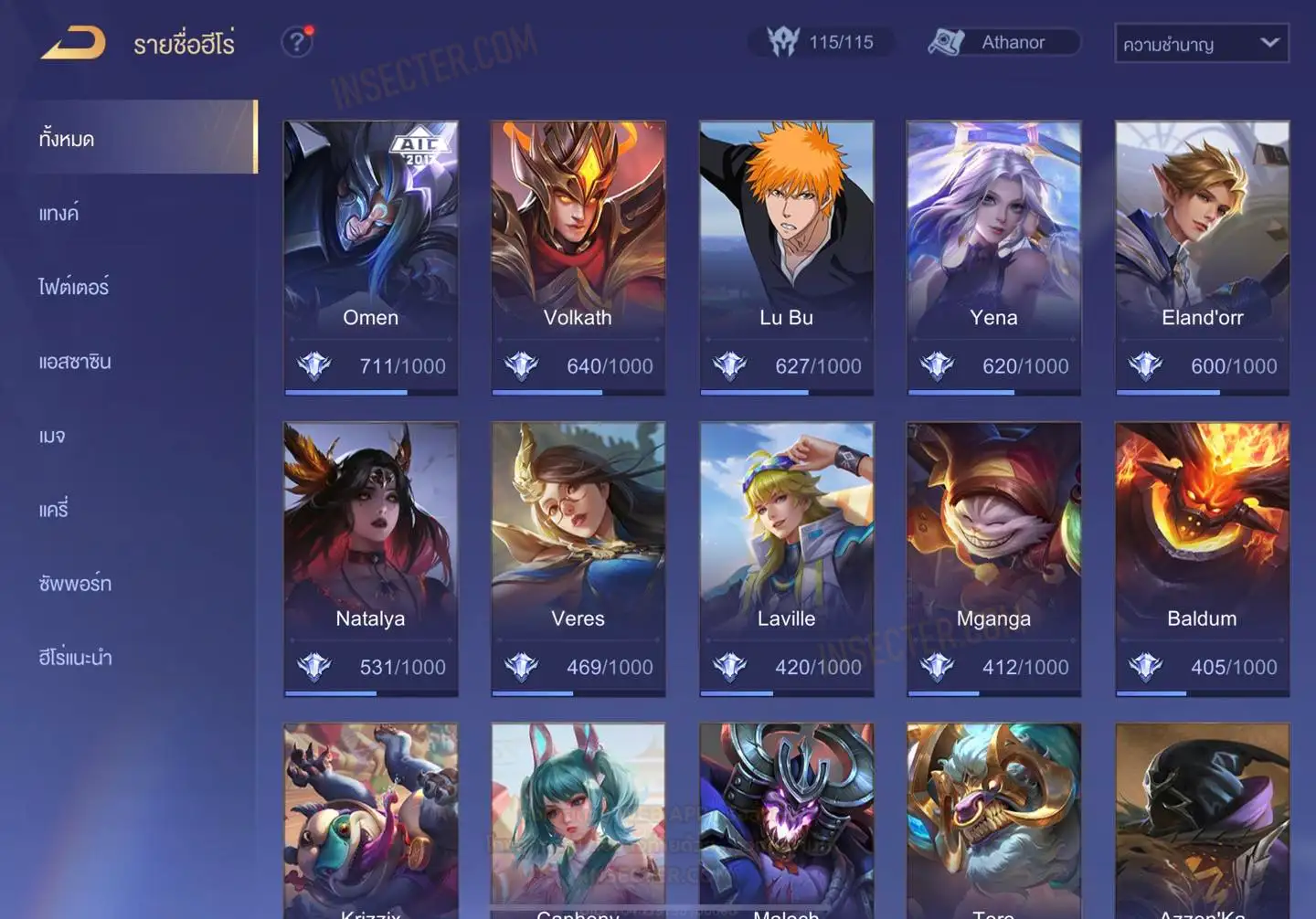The image size is (1316, 919).
Task: Show the แอสซาซิน category
Action: pyautogui.click(x=75, y=362)
